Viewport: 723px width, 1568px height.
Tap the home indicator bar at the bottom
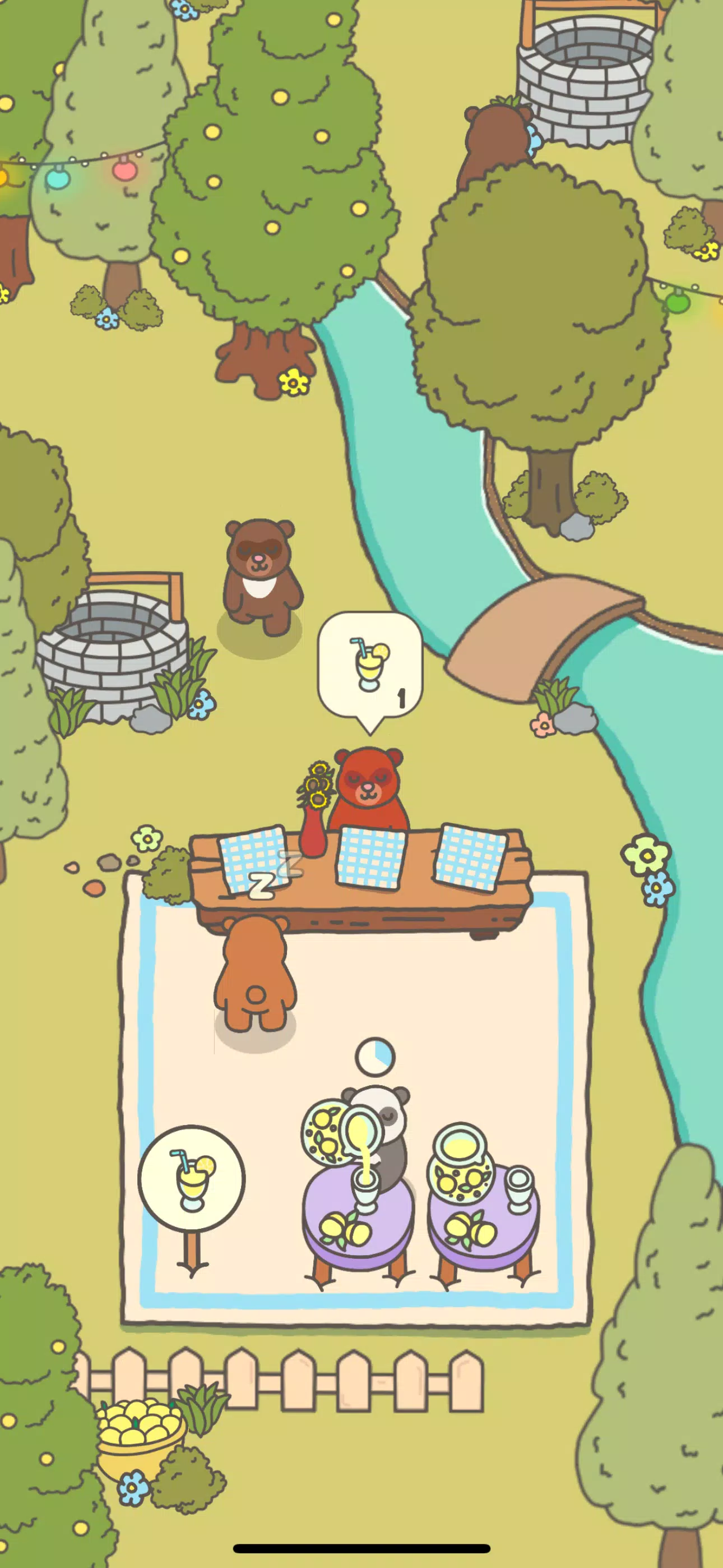(x=361, y=1548)
